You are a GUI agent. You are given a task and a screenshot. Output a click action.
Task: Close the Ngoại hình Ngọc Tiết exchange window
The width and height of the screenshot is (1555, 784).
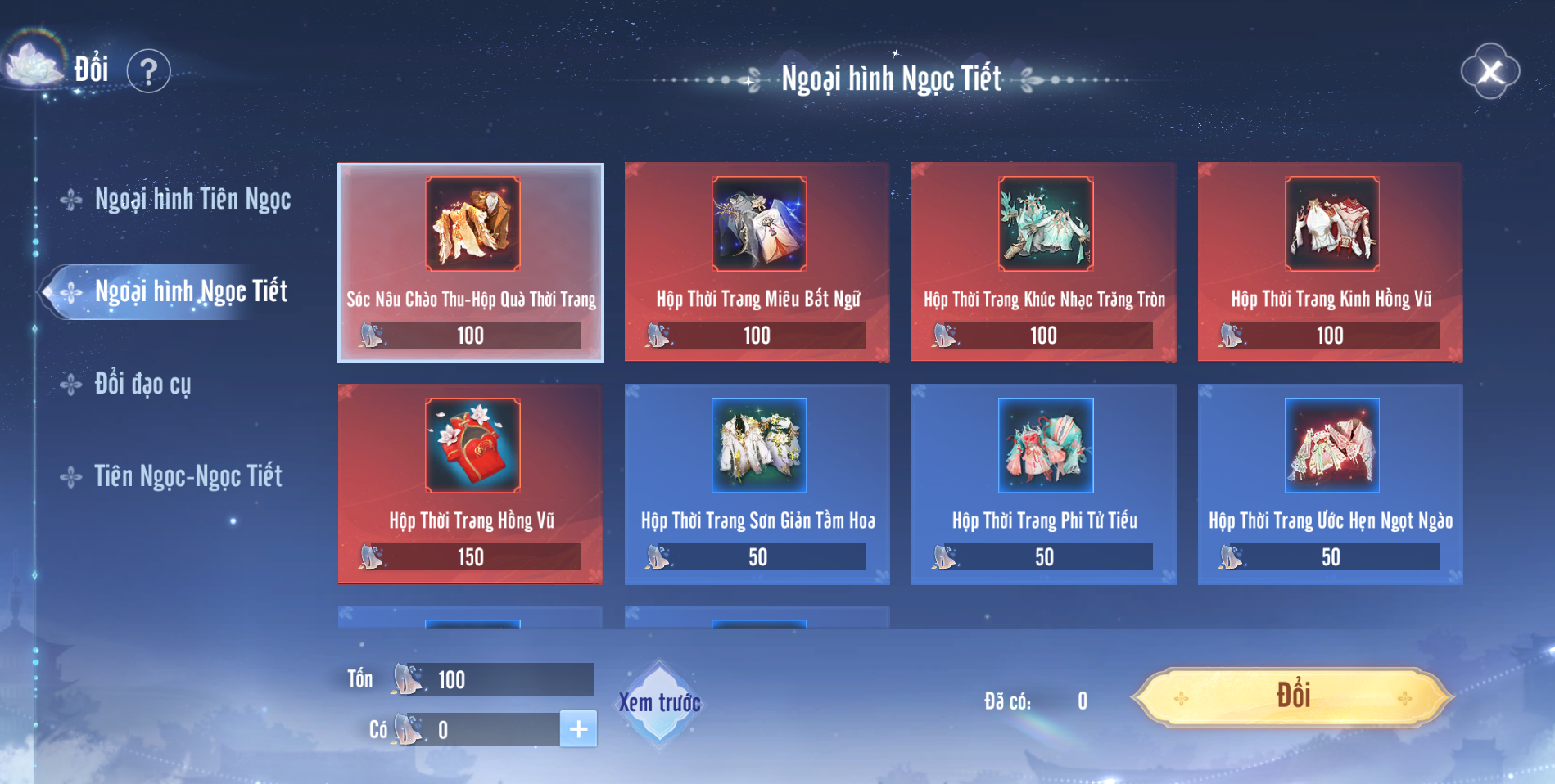pyautogui.click(x=1490, y=72)
